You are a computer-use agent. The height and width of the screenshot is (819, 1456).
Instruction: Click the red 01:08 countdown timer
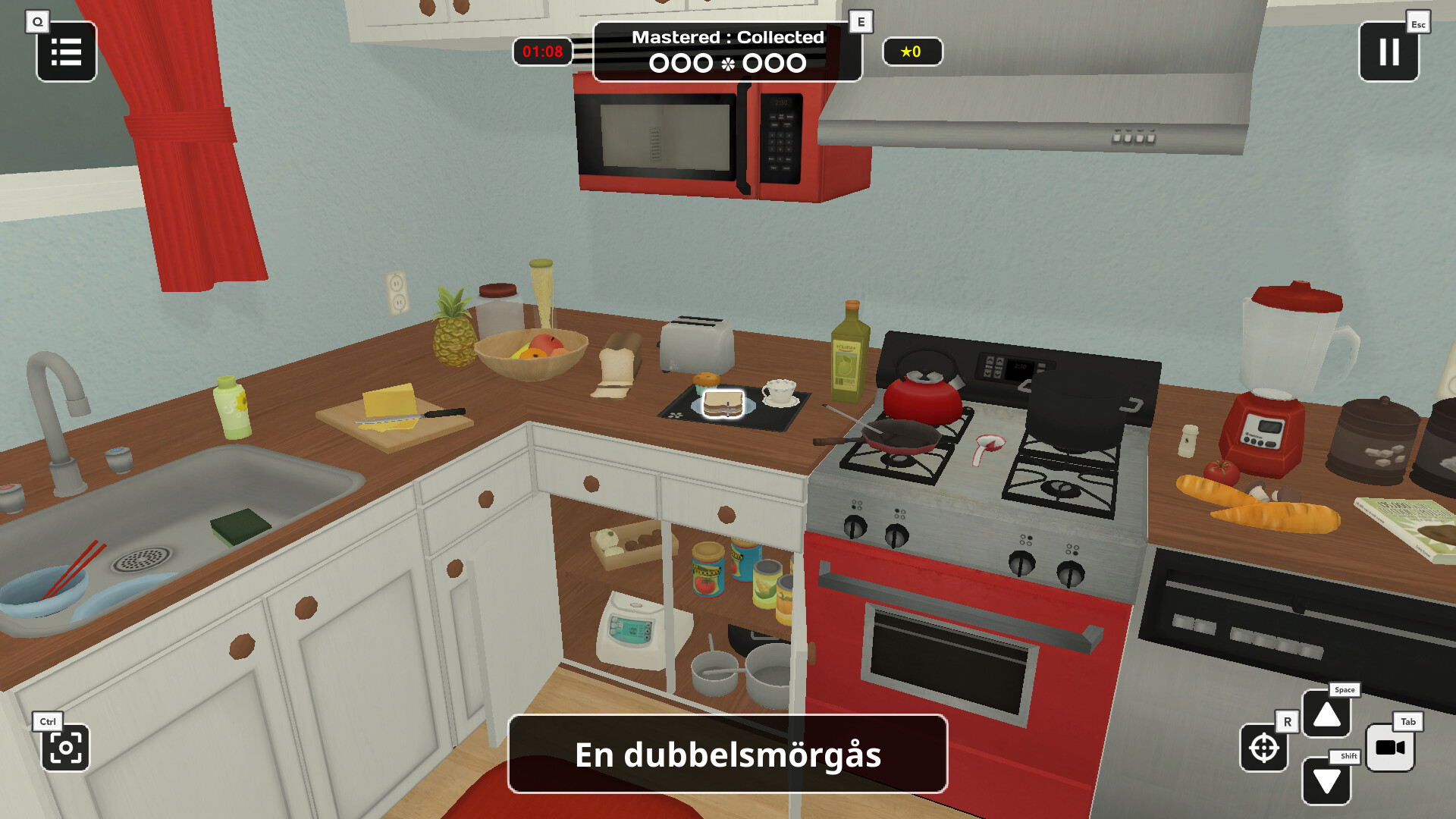(541, 52)
